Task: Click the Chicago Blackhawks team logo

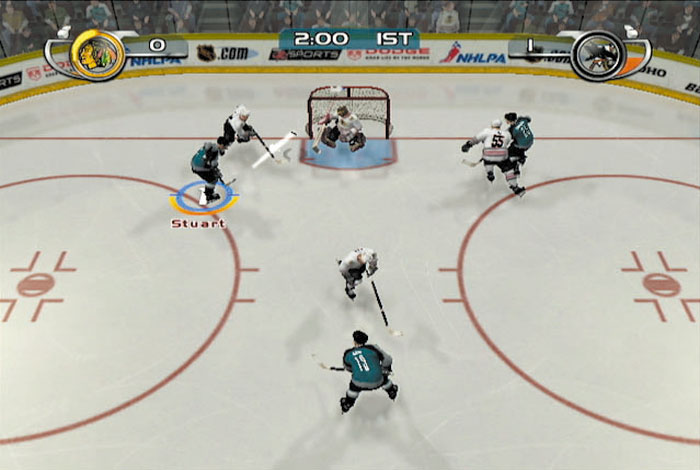Action: 97,54
